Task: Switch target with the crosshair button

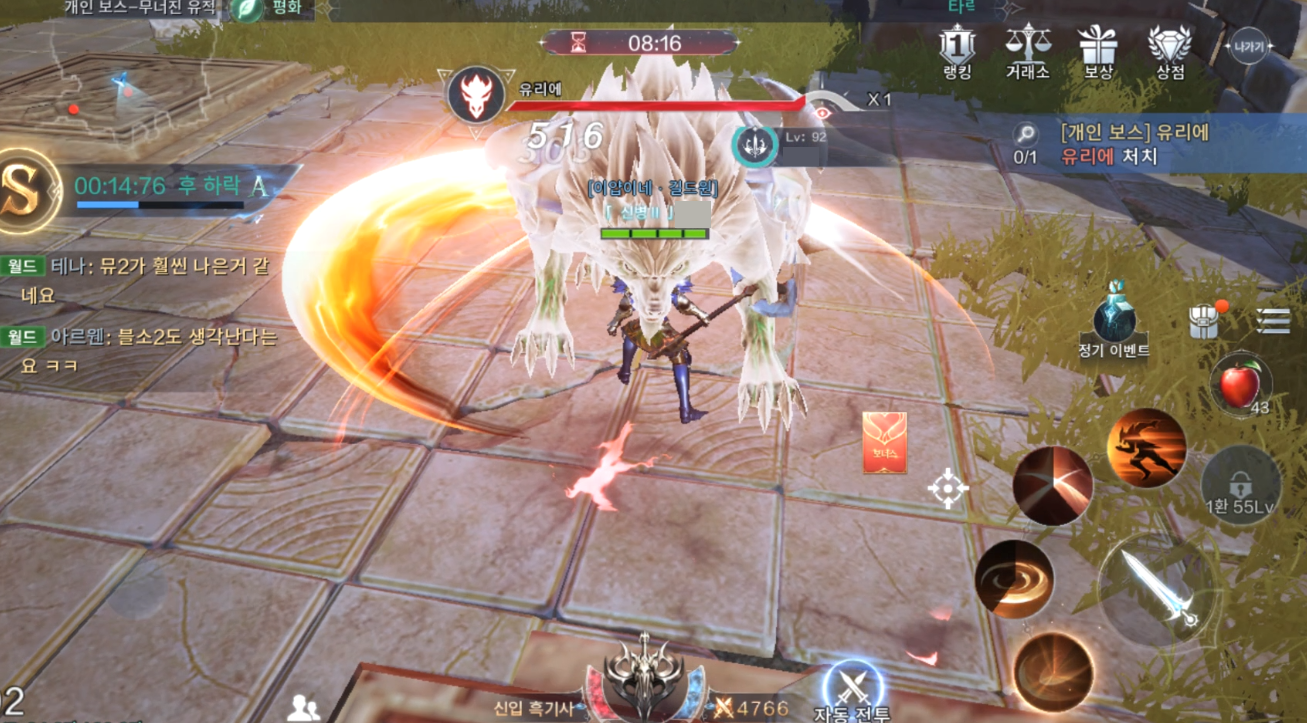Action: click(947, 488)
